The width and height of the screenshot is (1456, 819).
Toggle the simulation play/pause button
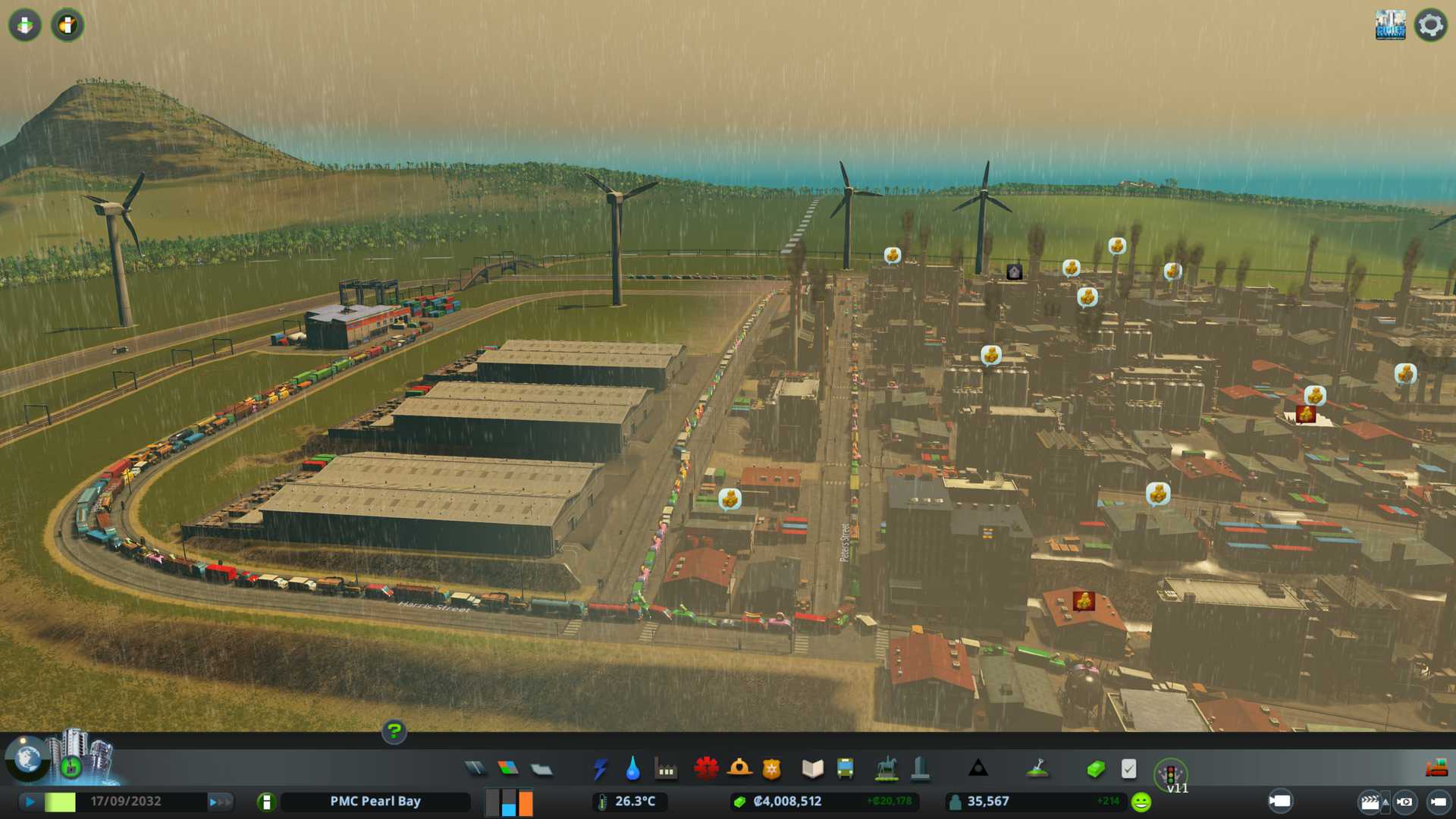tap(30, 802)
